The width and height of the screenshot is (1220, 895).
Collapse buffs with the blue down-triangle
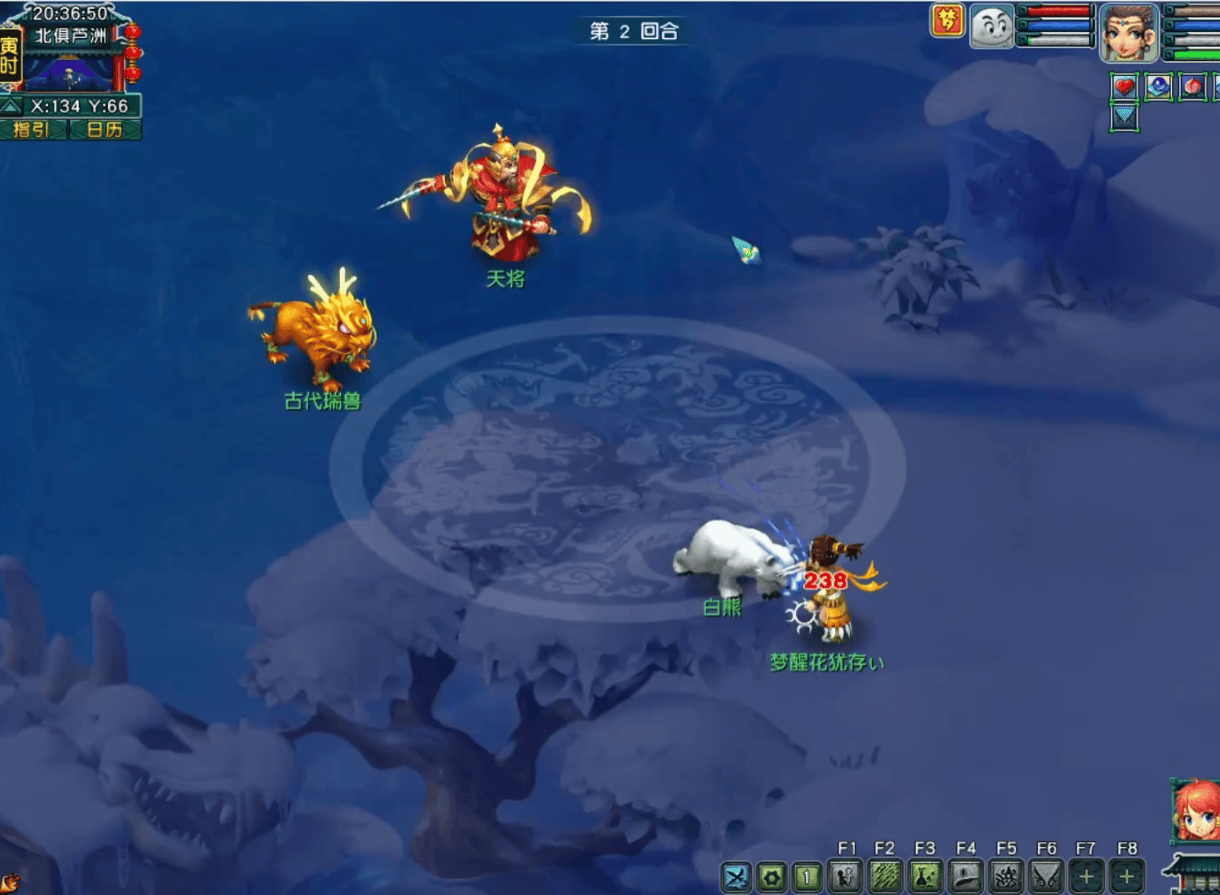[1125, 118]
